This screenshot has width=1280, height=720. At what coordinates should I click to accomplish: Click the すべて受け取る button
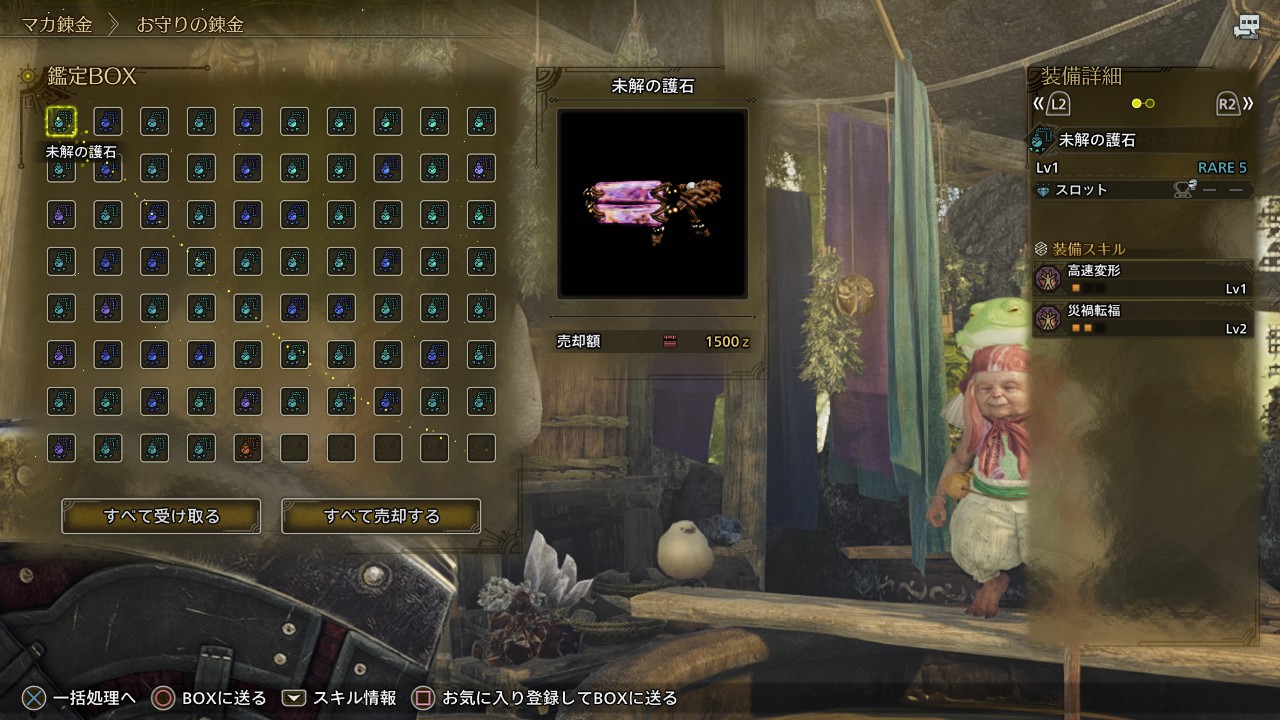(161, 516)
